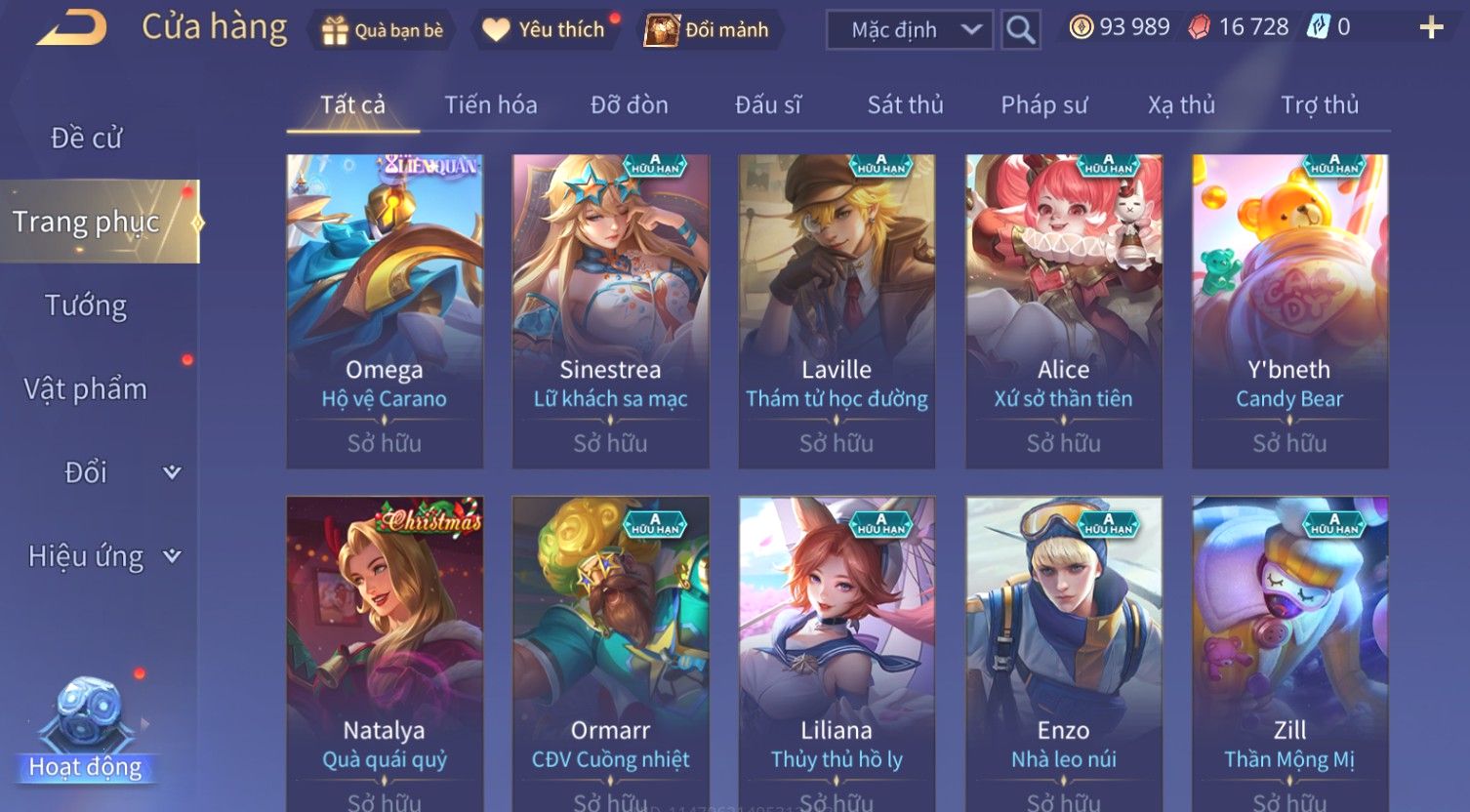Screen dimensions: 1470x812
Task: Expand the Hiệu ứng menu
Action: [x=102, y=556]
